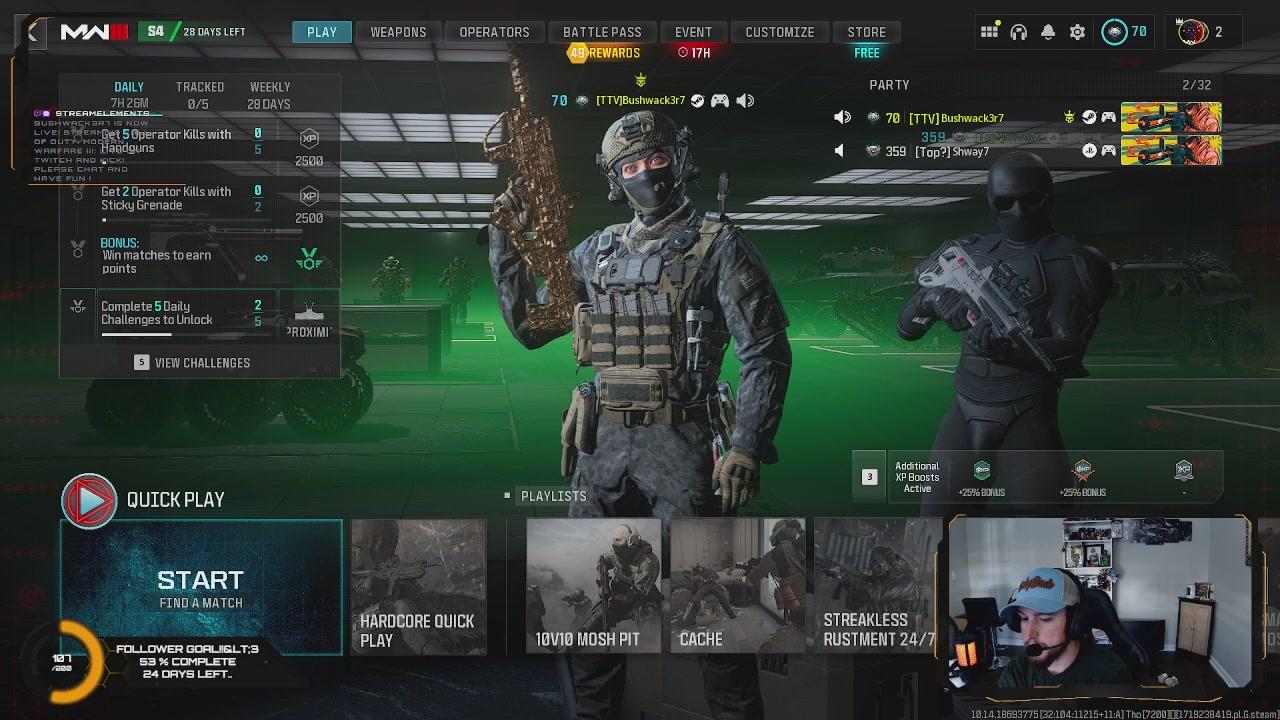Open the Settings gear icon
The width and height of the screenshot is (1280, 720).
(1077, 32)
